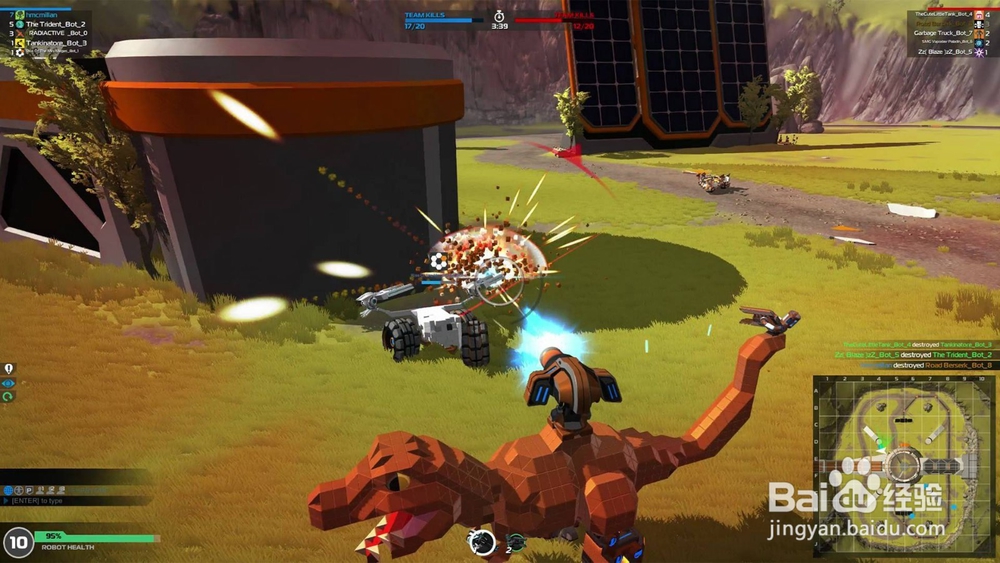This screenshot has height=563, width=1000.
Task: Click the exclamation mark alert icon
Action: [8, 369]
